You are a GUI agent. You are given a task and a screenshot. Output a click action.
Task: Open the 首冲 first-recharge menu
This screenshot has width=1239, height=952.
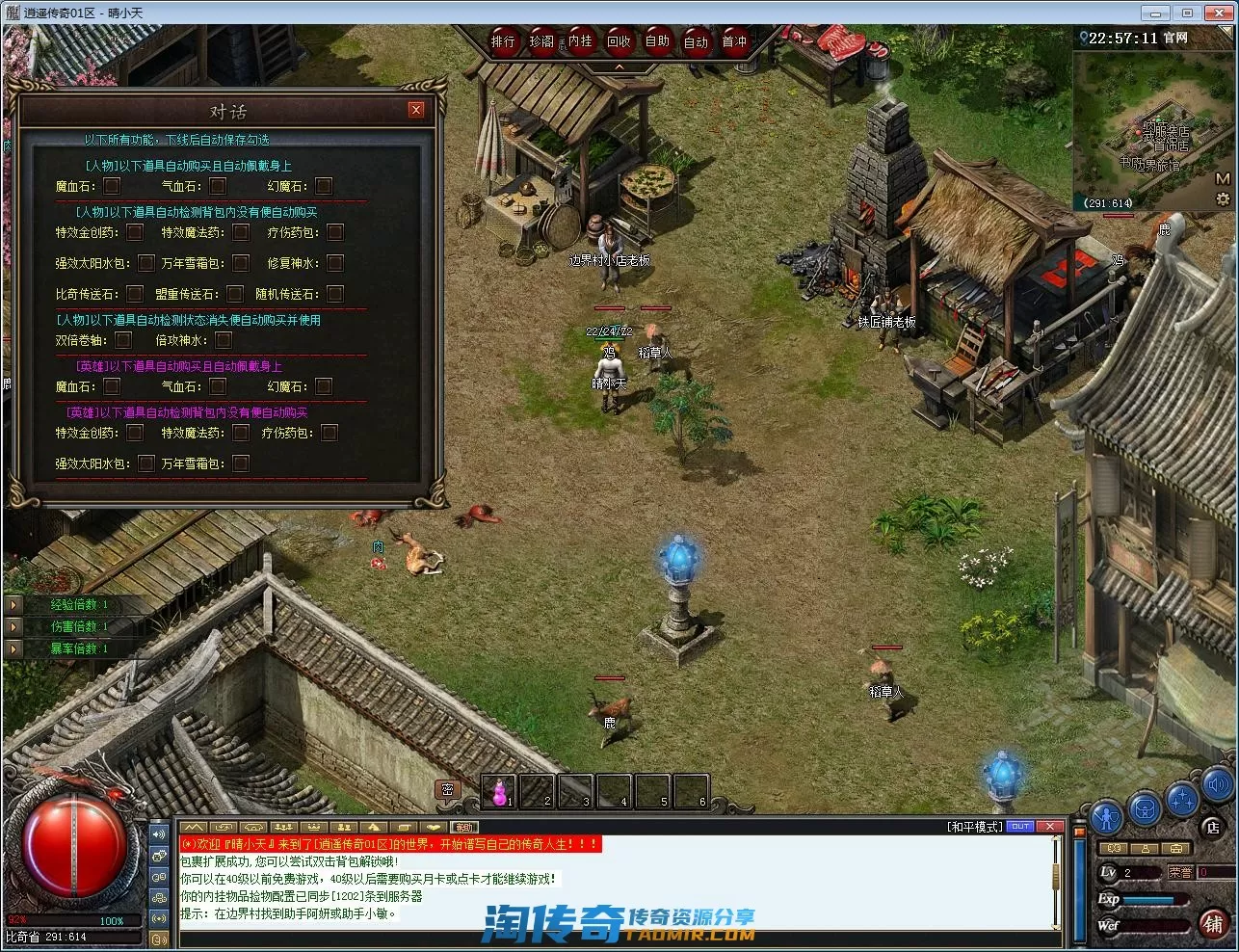[734, 41]
